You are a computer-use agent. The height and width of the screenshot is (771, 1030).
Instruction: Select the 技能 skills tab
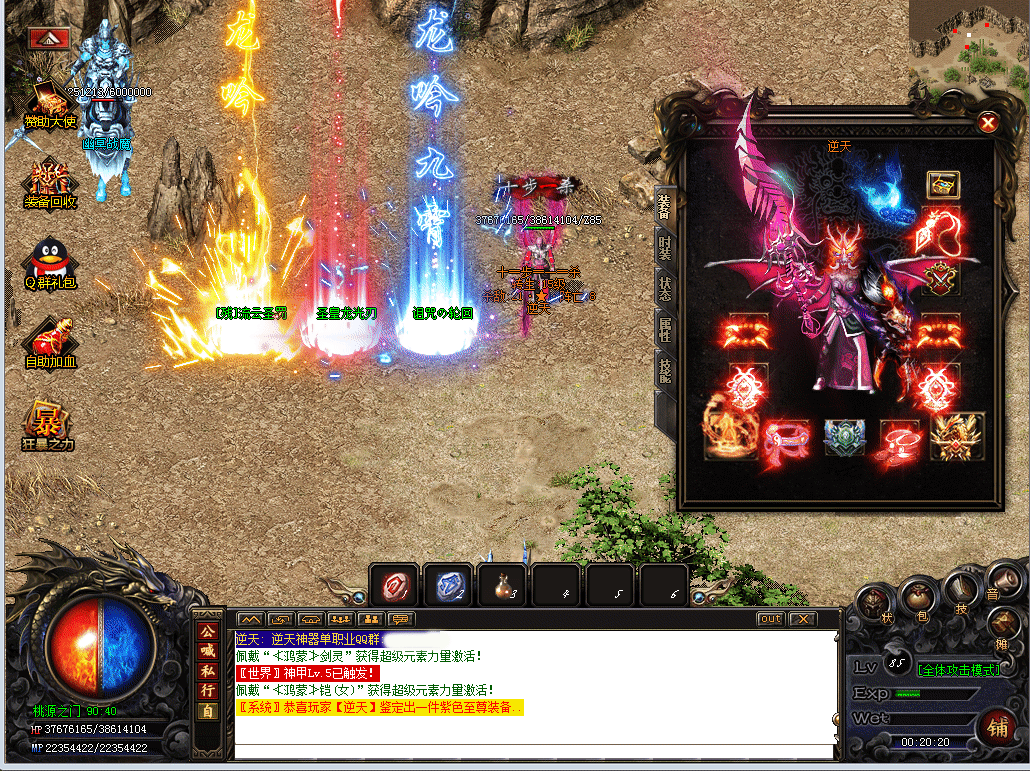pyautogui.click(x=665, y=370)
